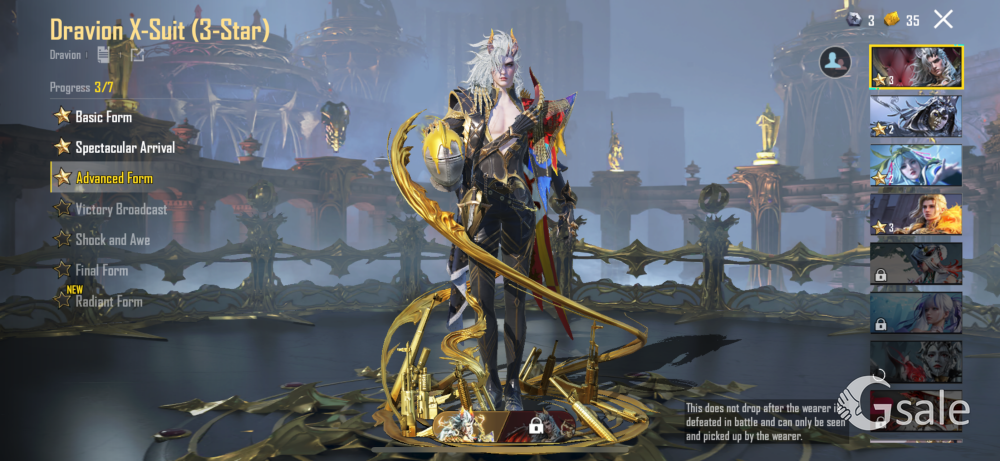
Task: Select the locked style at the bottom
Action: click(x=536, y=425)
